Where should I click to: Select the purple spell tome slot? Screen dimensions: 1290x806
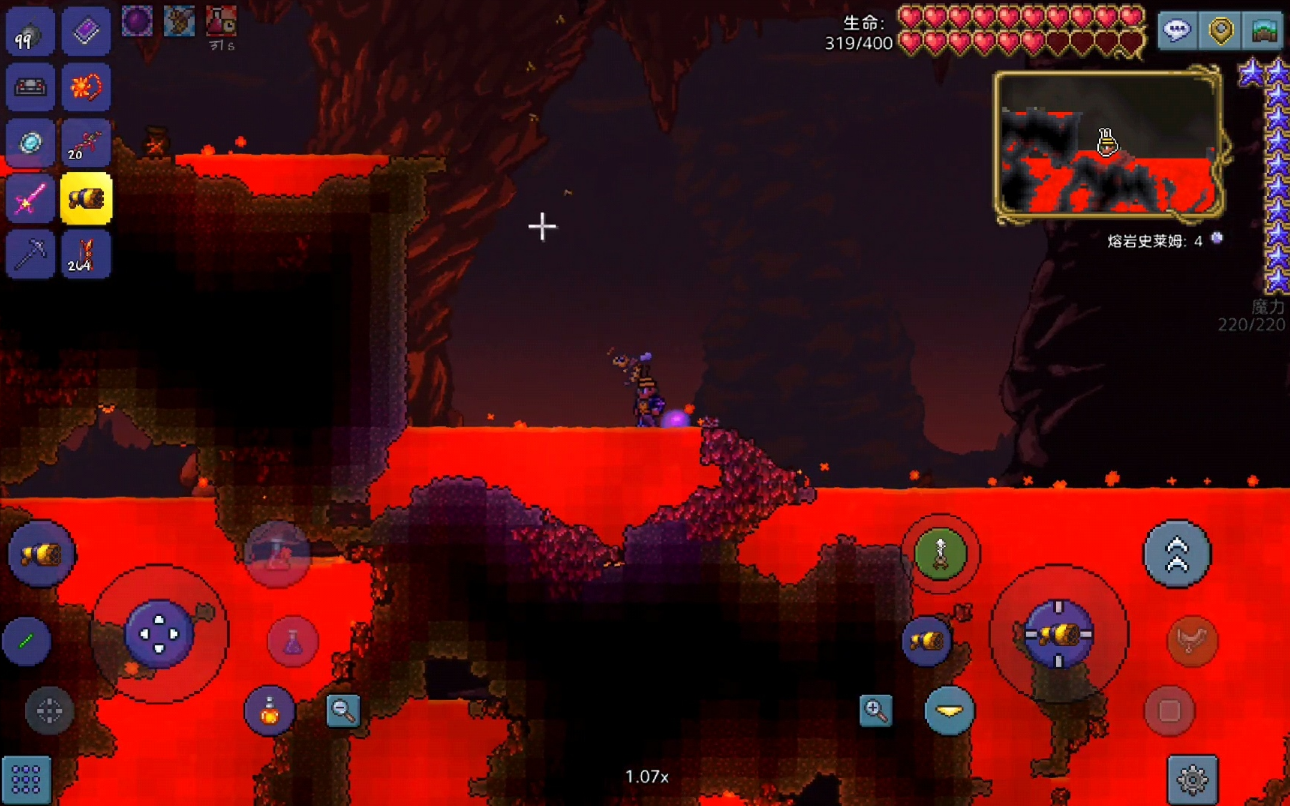click(86, 34)
